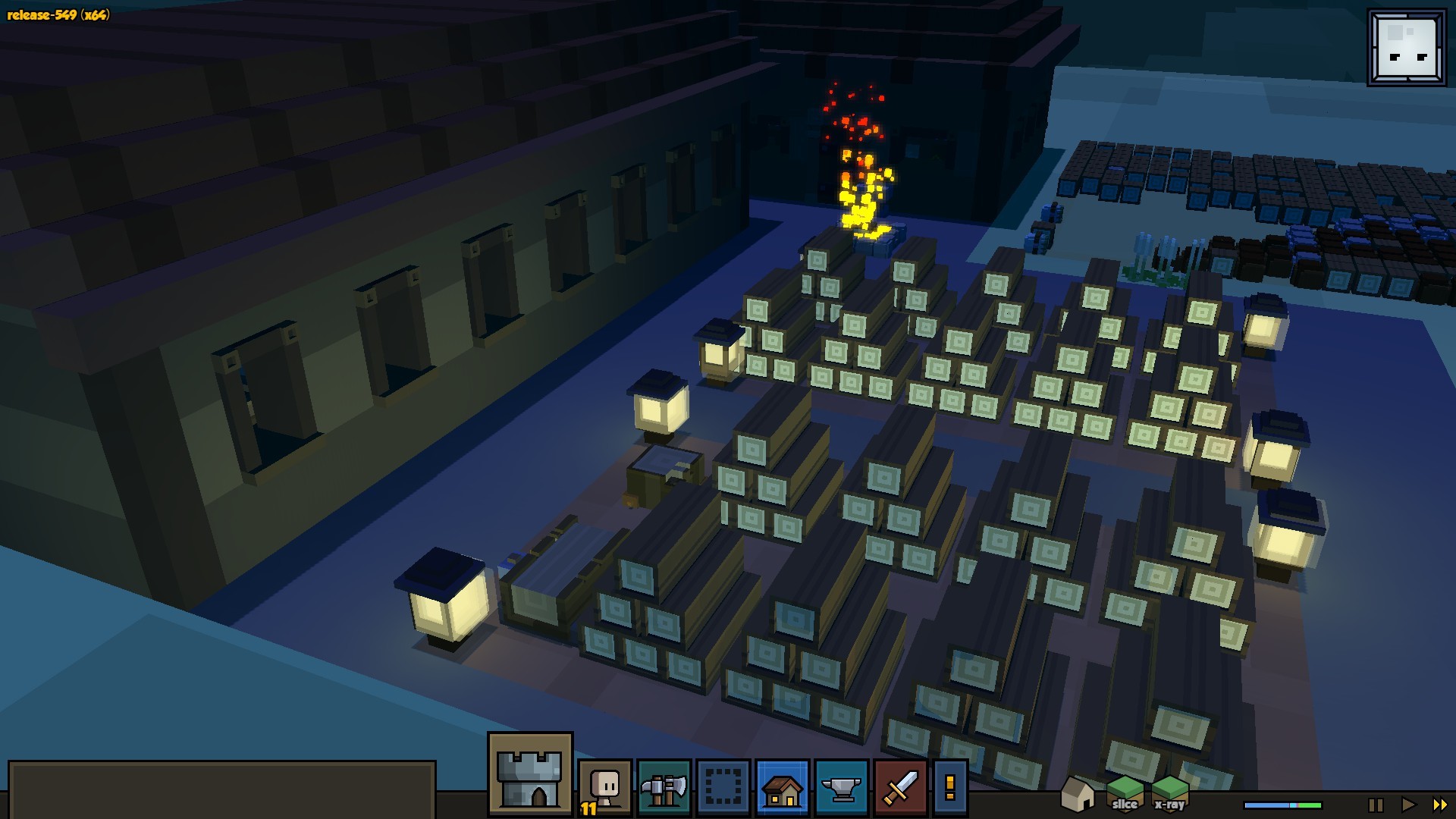The height and width of the screenshot is (819, 1456).
Task: Toggle slice view mode
Action: tap(1125, 794)
